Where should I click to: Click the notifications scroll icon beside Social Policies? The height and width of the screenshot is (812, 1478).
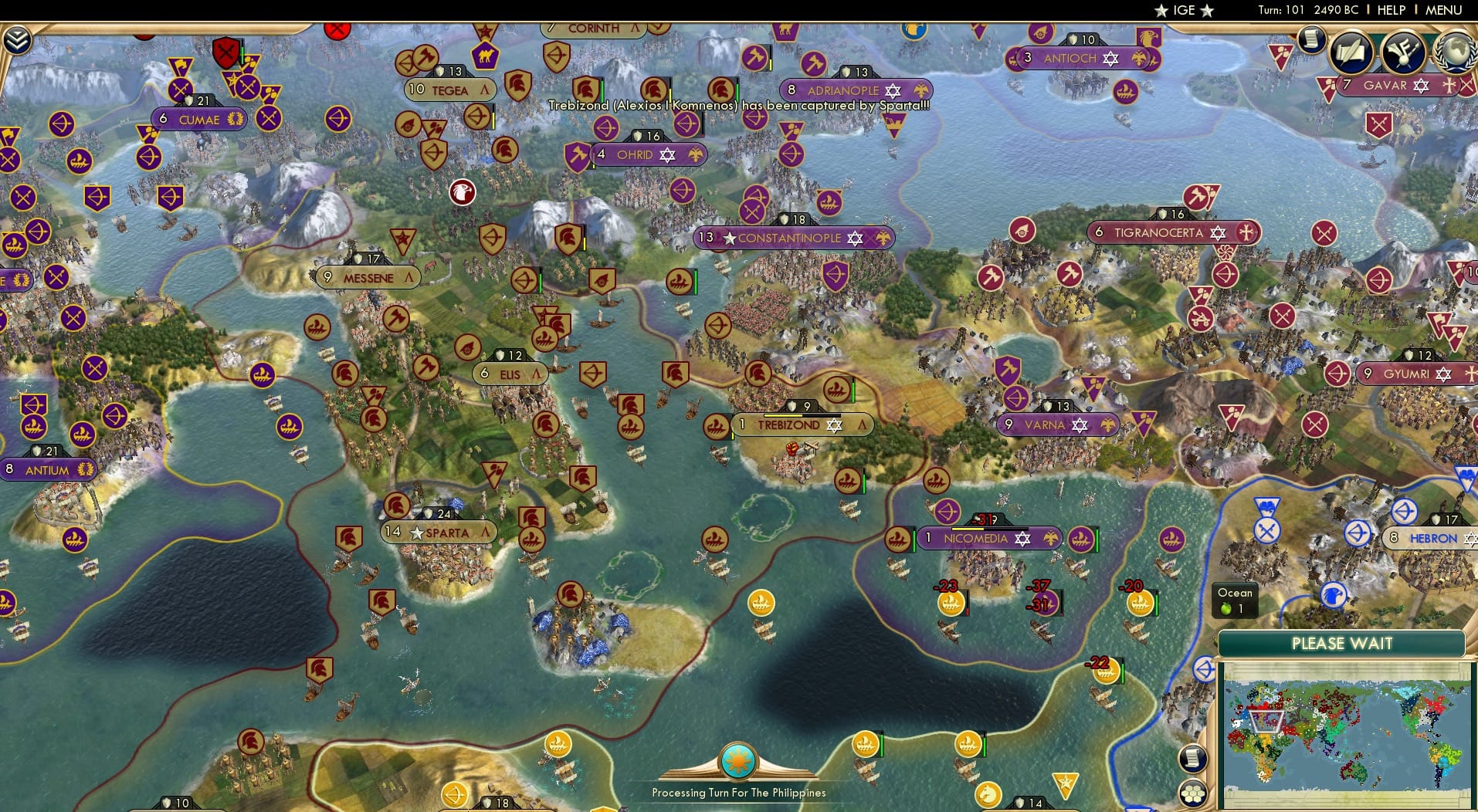coord(1311,40)
